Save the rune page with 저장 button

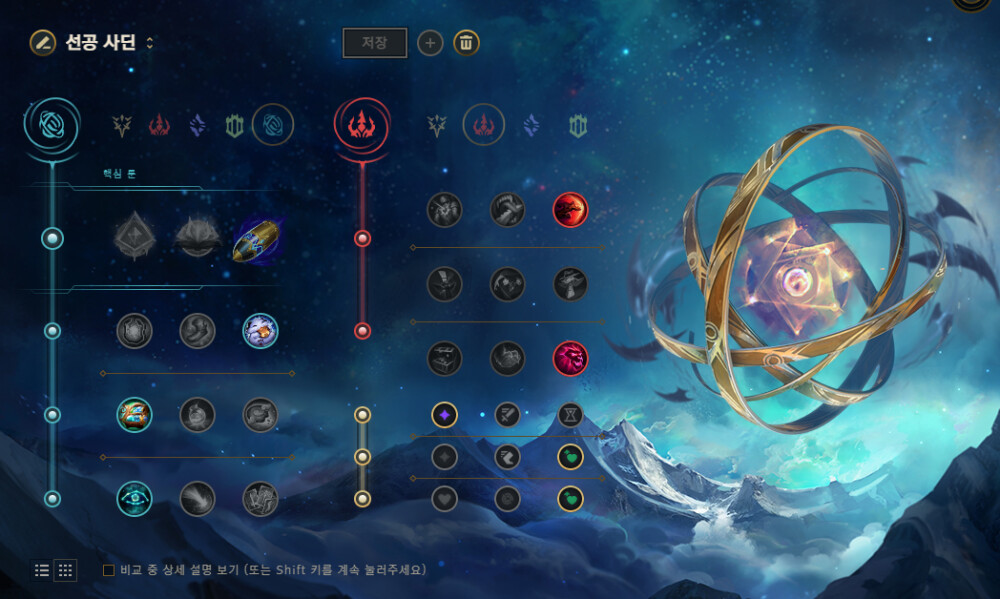(375, 43)
